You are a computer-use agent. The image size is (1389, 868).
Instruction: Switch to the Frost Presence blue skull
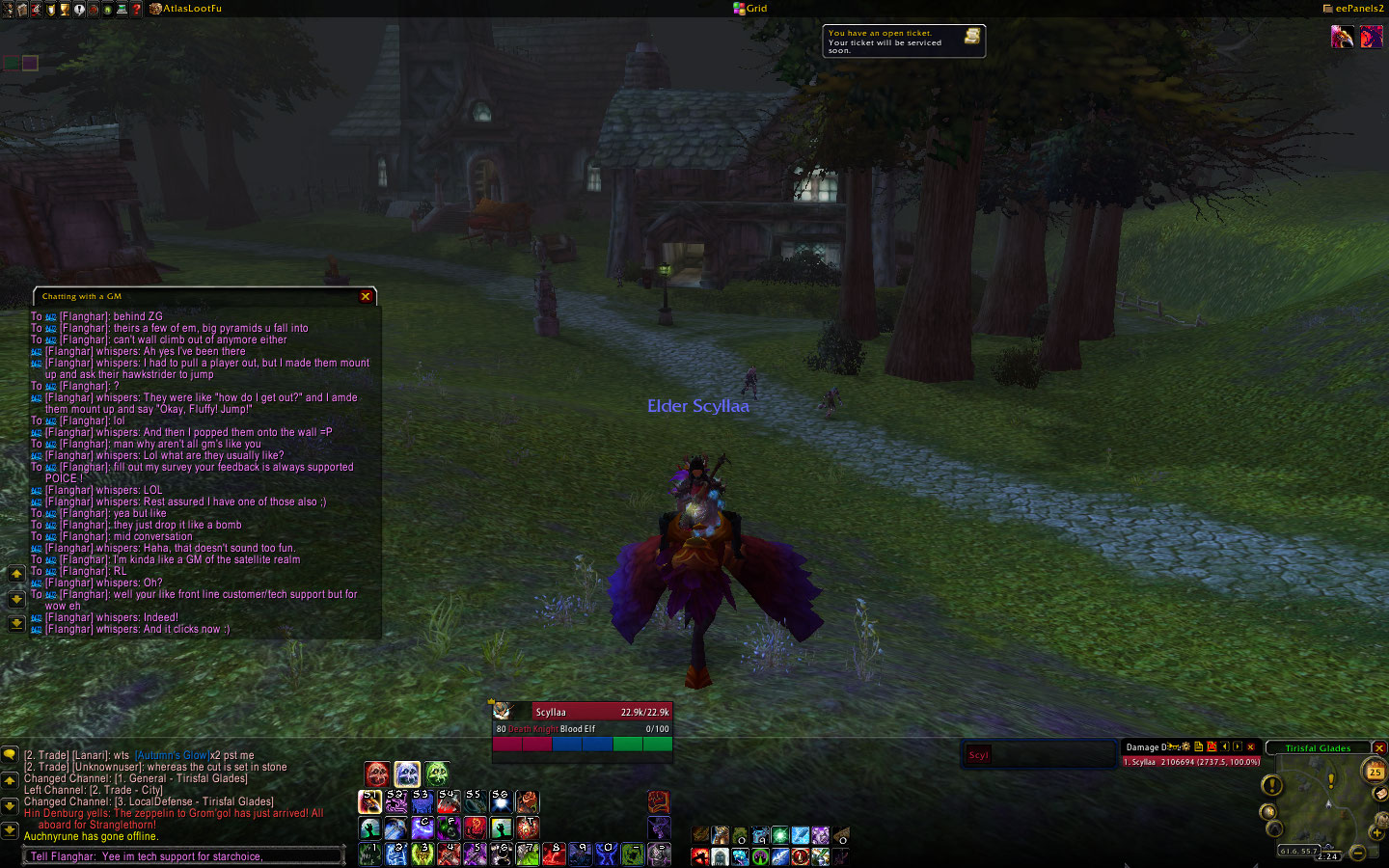[x=407, y=773]
